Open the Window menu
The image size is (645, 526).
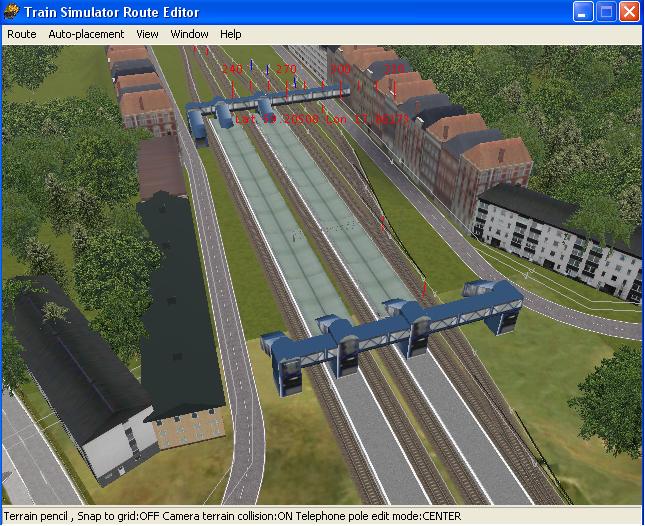pos(189,34)
